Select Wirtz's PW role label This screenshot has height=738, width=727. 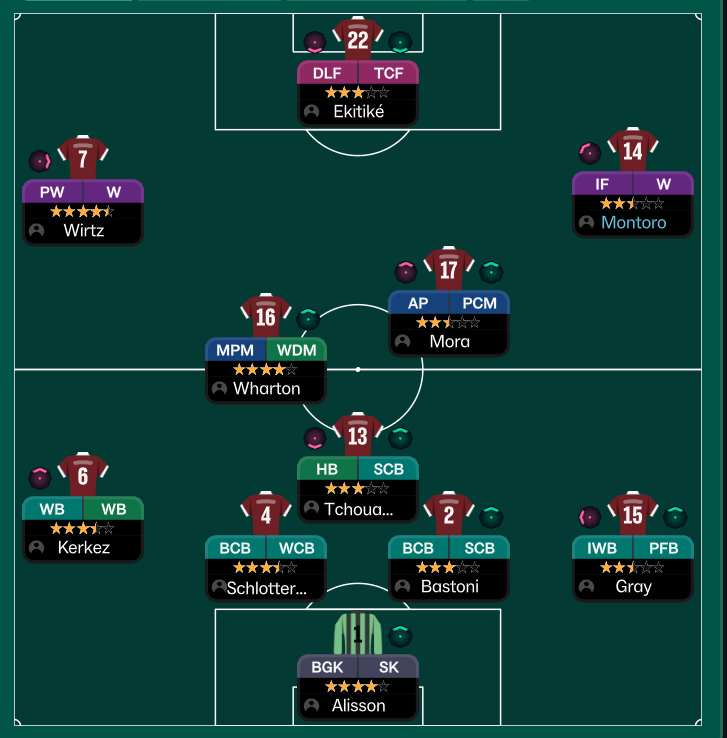(x=52, y=192)
